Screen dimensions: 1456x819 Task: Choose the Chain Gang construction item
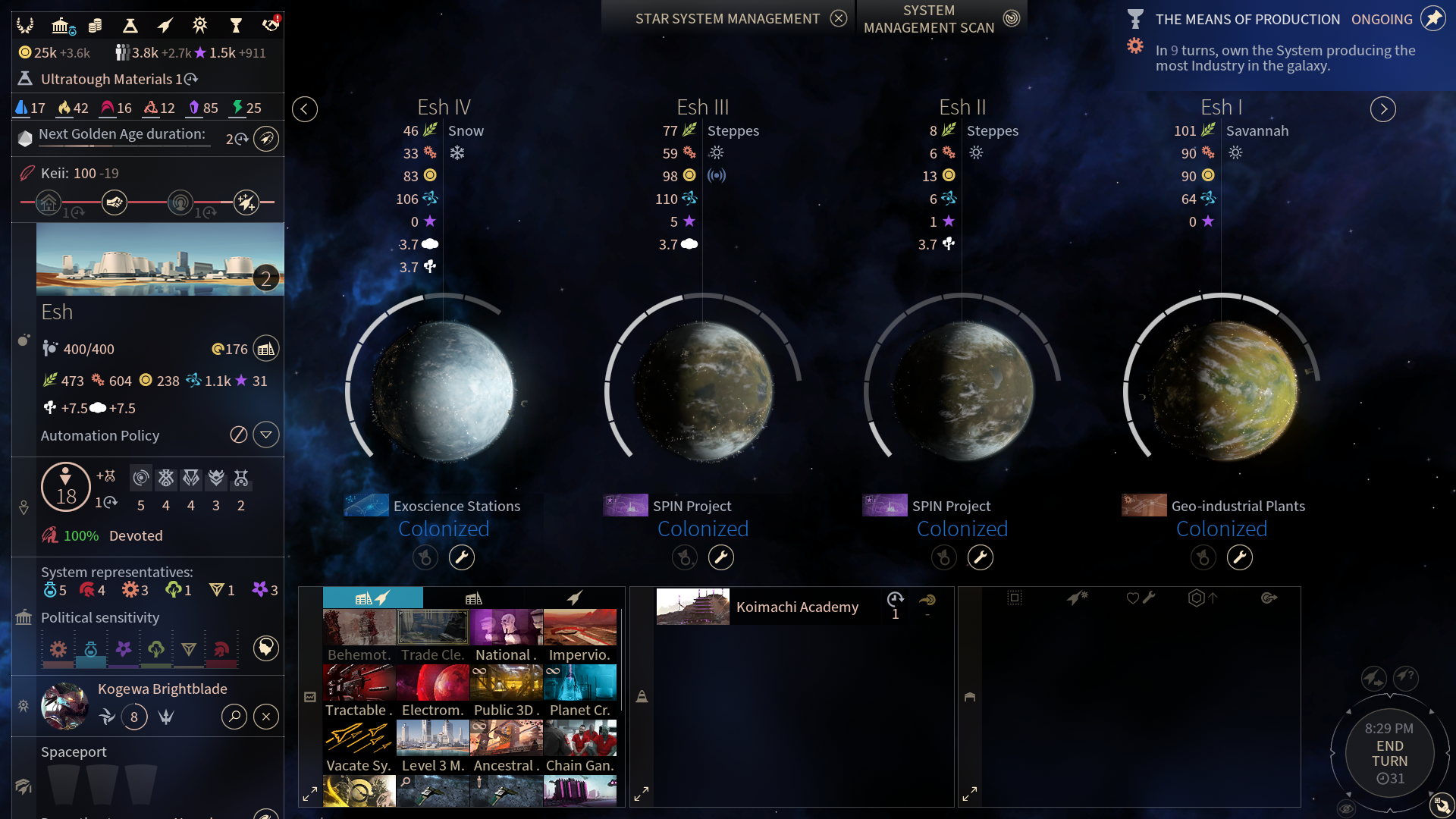pos(580,746)
